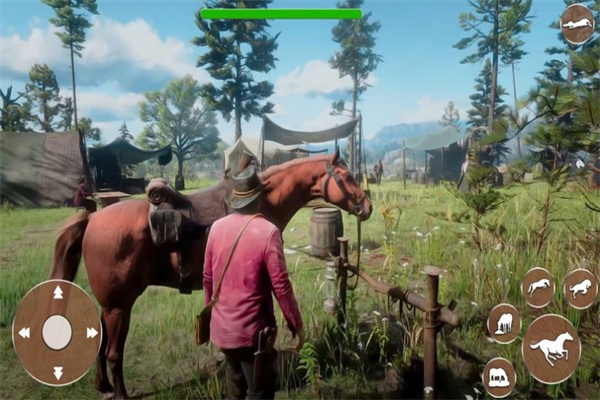Tap the resting horse icon
This screenshot has width=600, height=400.
pos(499,377)
